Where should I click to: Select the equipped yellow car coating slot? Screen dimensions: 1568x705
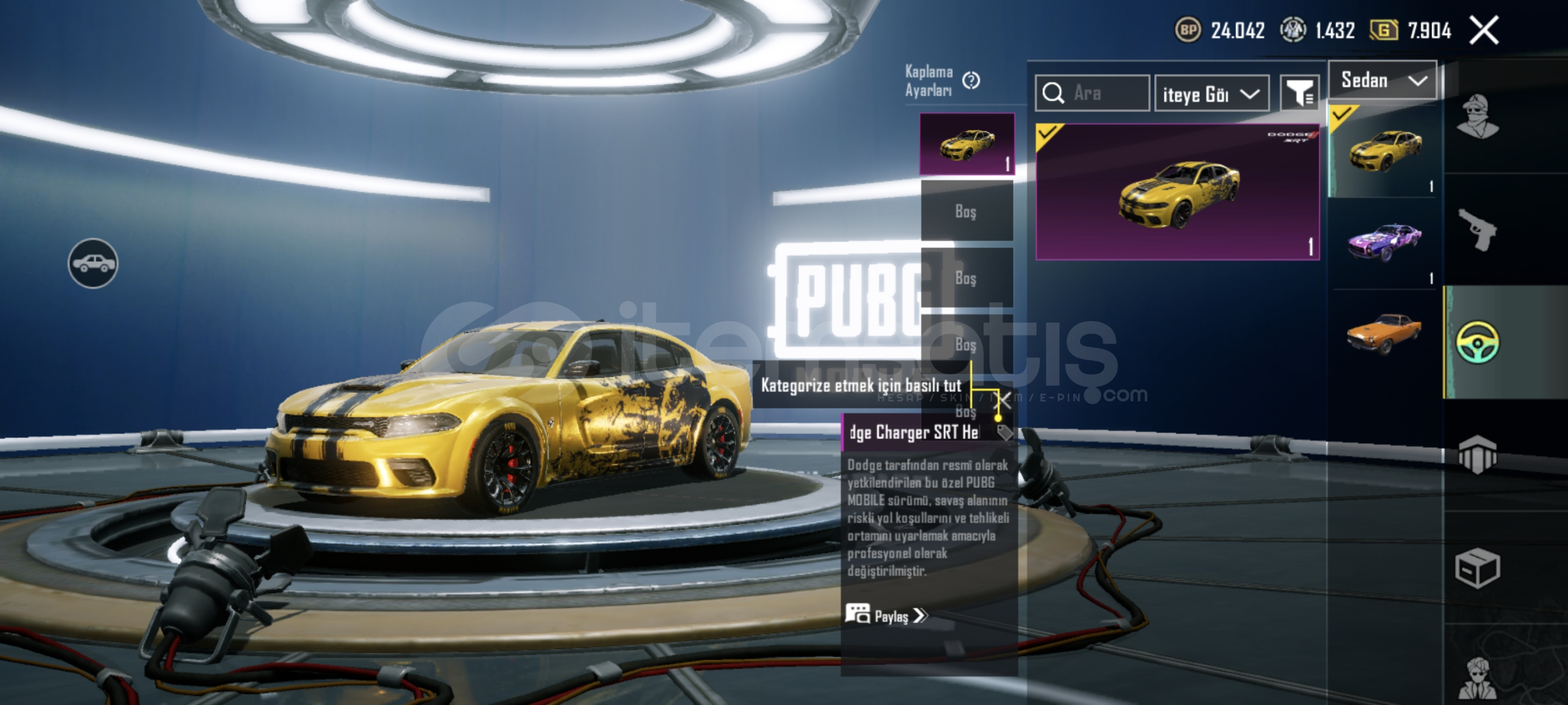pos(967,144)
